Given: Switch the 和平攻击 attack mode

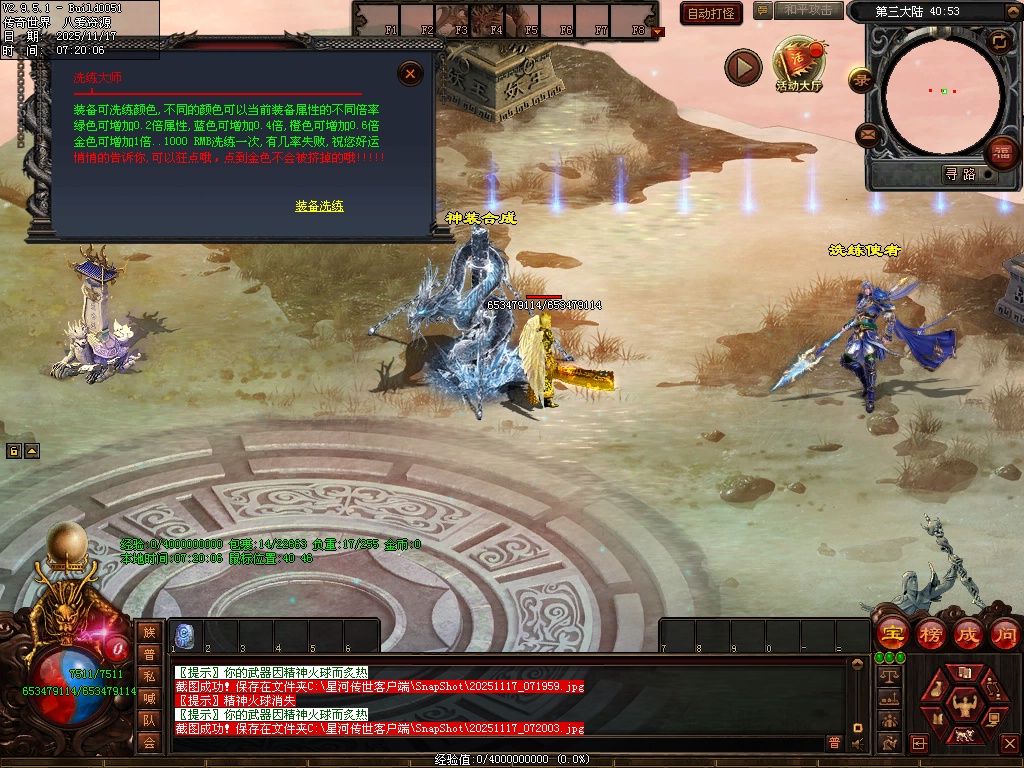Looking at the screenshot, I should (x=808, y=10).
